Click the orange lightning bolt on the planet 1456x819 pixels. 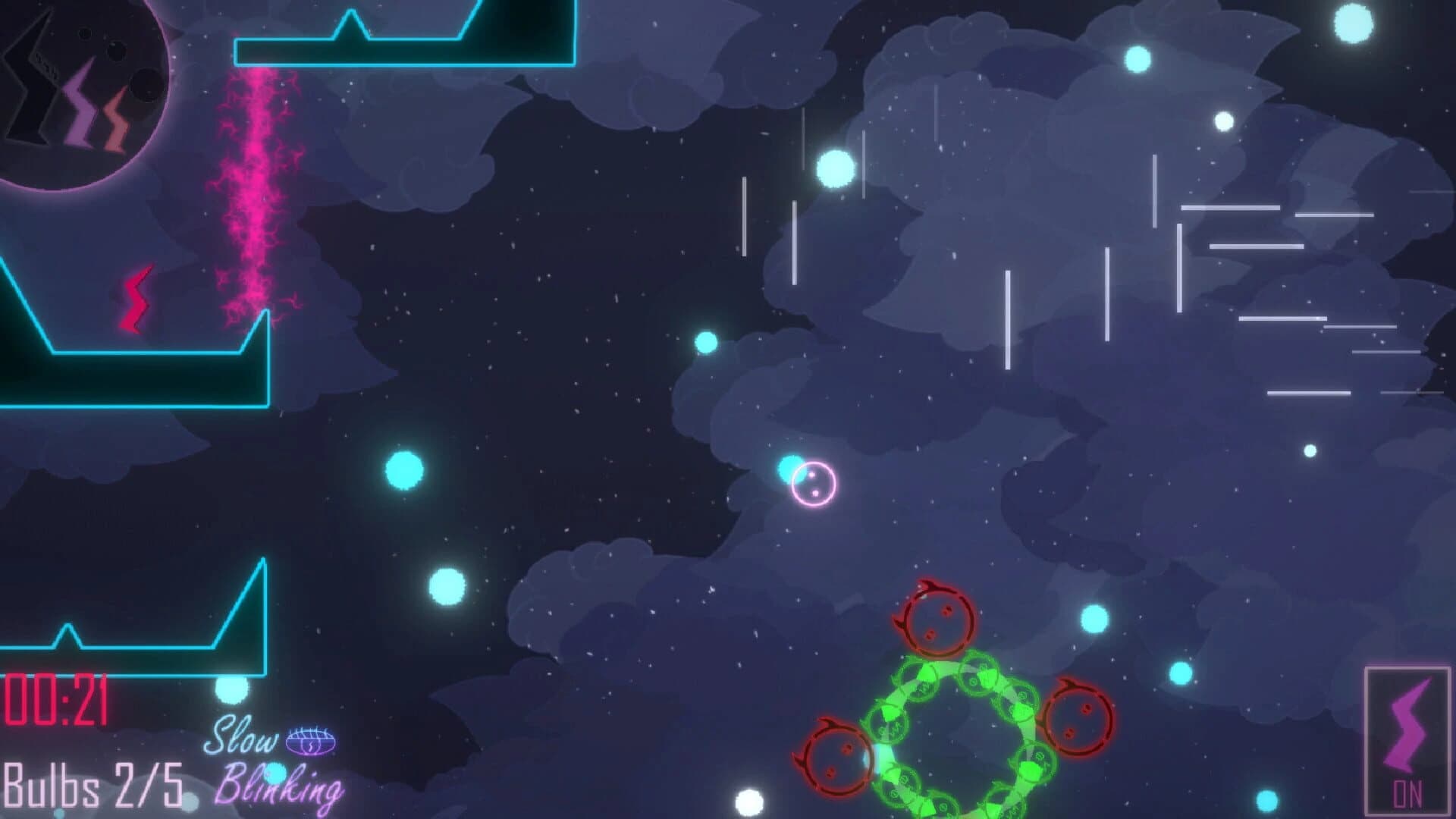(x=115, y=114)
